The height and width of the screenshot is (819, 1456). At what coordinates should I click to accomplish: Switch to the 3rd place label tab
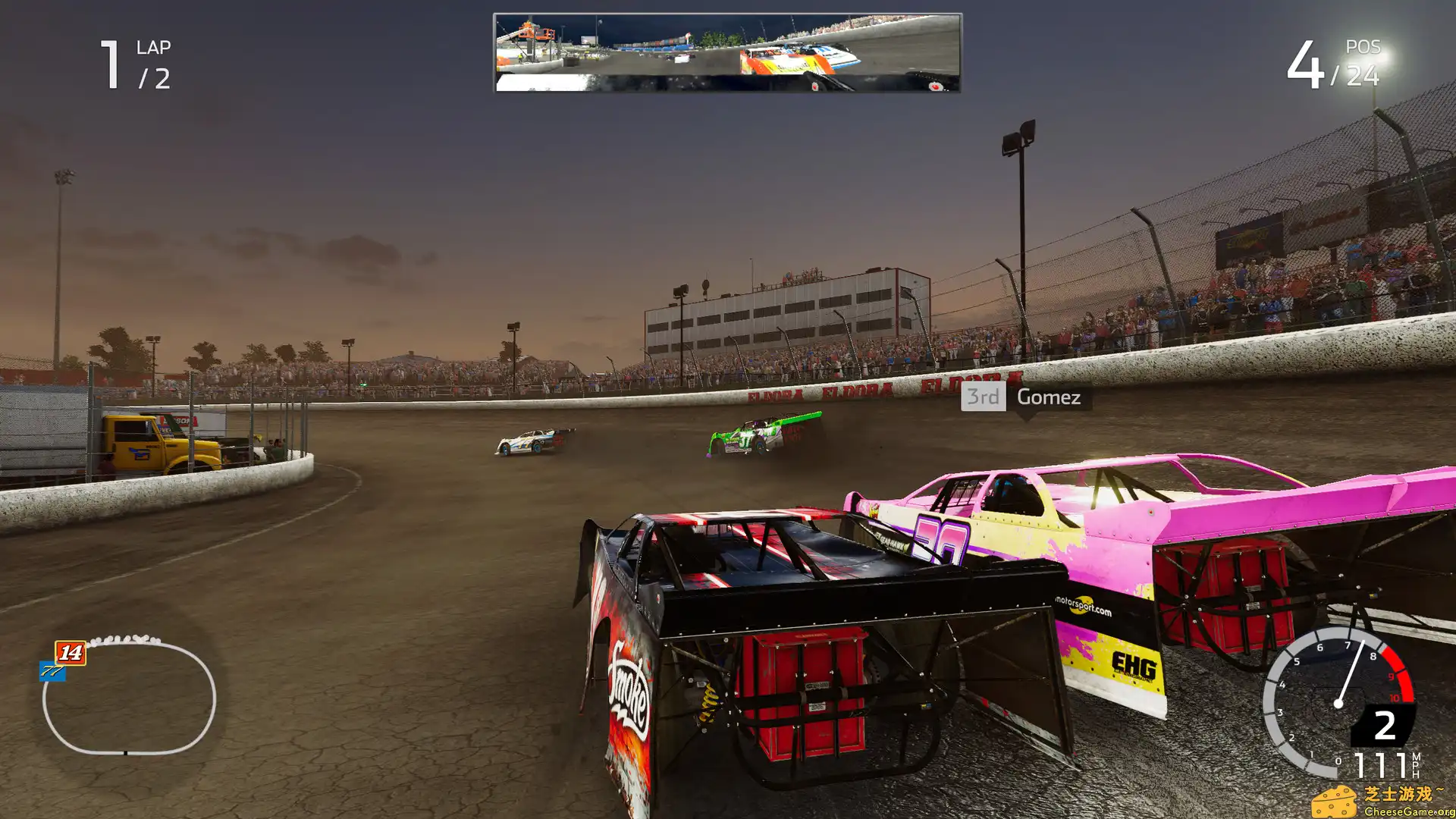[982, 397]
